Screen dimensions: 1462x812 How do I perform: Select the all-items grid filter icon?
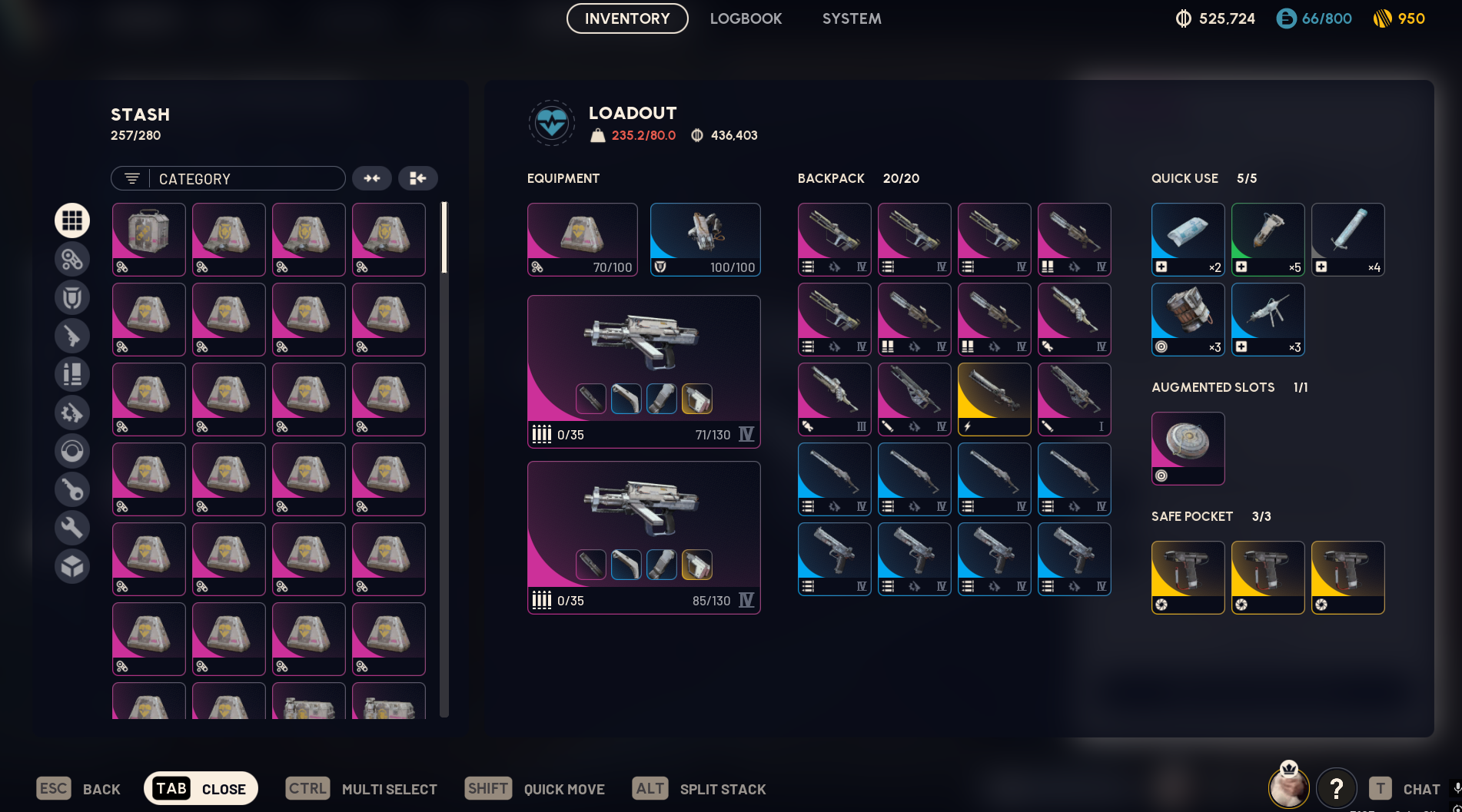[72, 220]
